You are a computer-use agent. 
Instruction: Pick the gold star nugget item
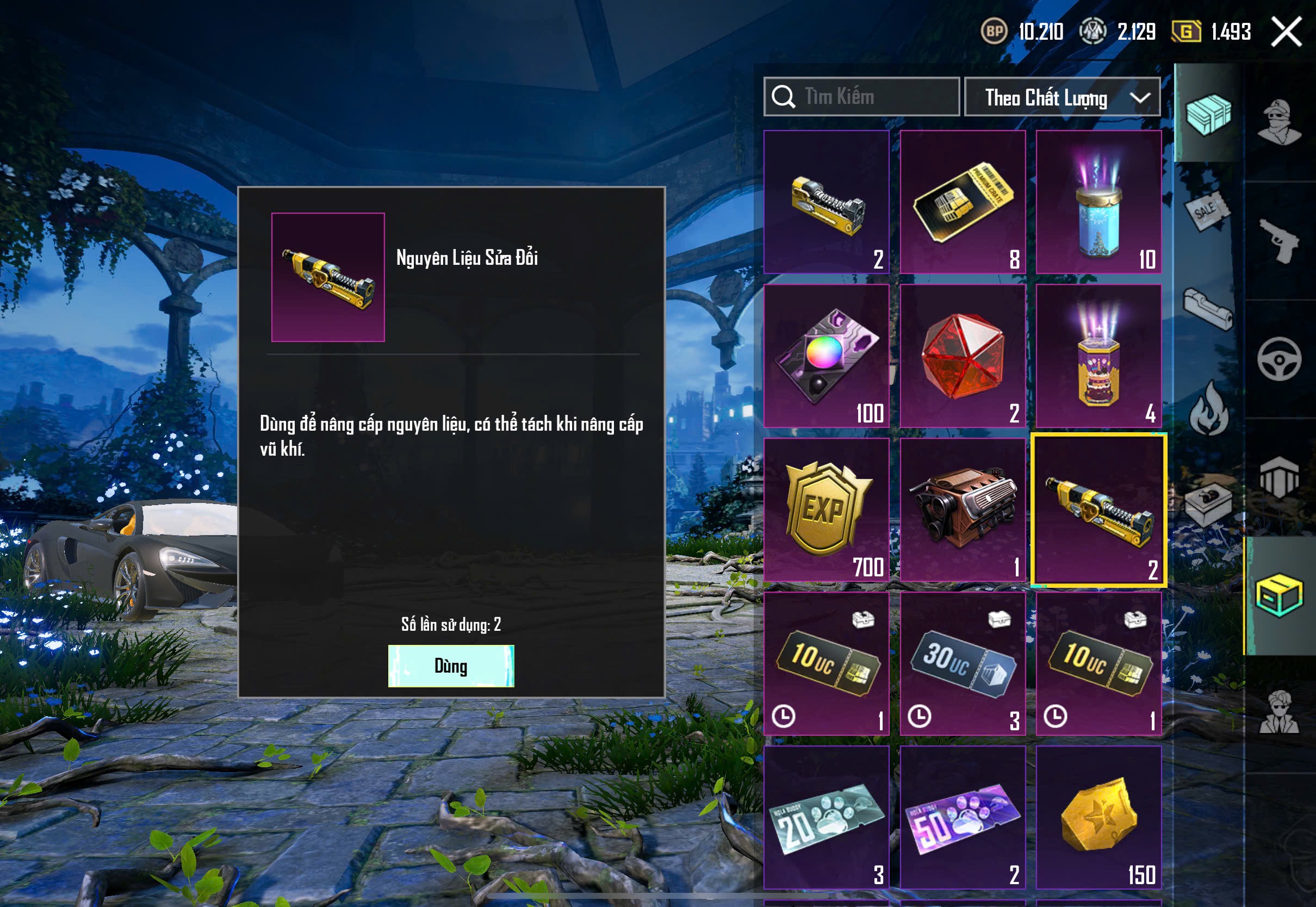click(1098, 817)
